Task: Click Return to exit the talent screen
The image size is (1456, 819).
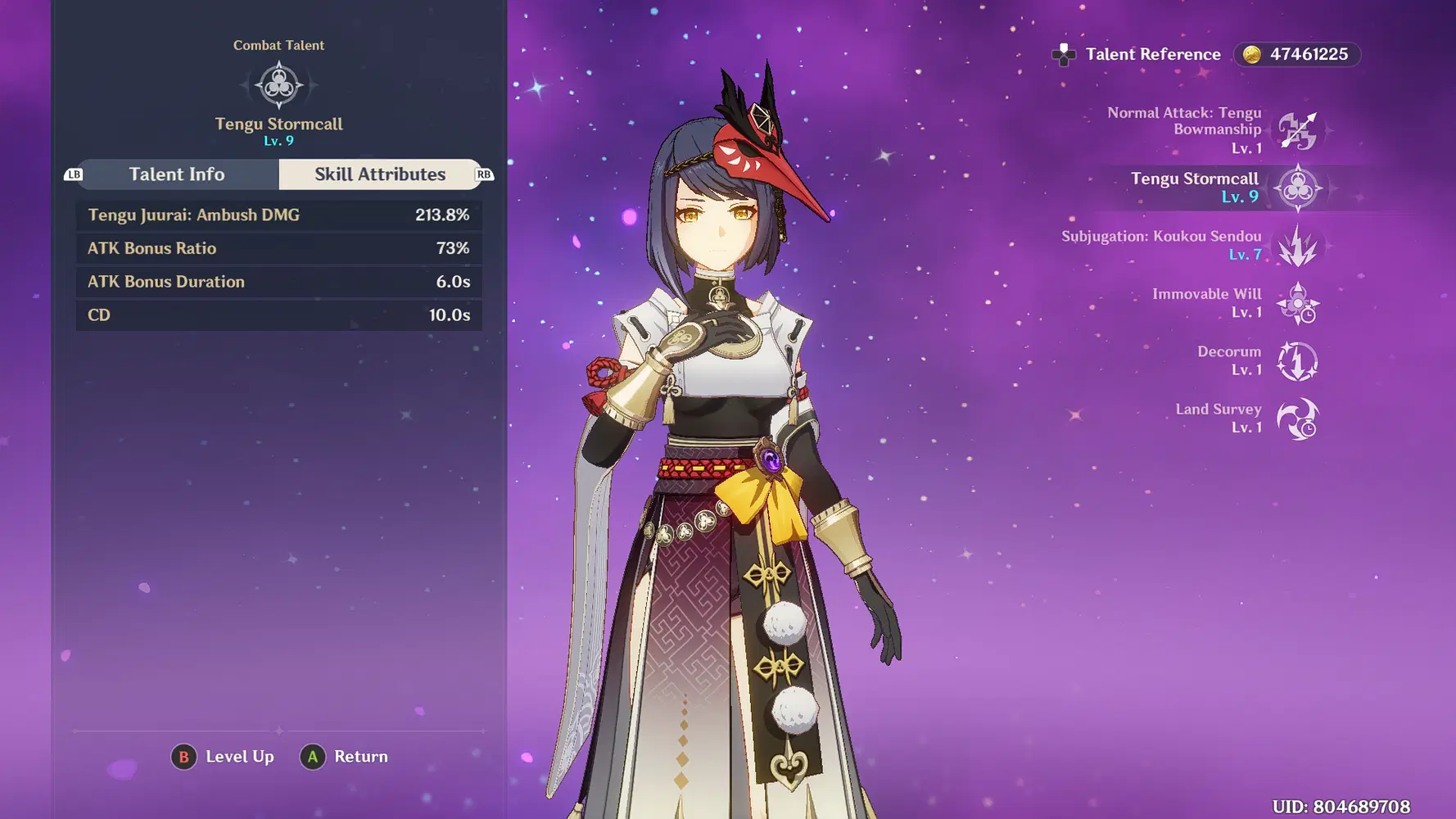Action: pyautogui.click(x=344, y=756)
